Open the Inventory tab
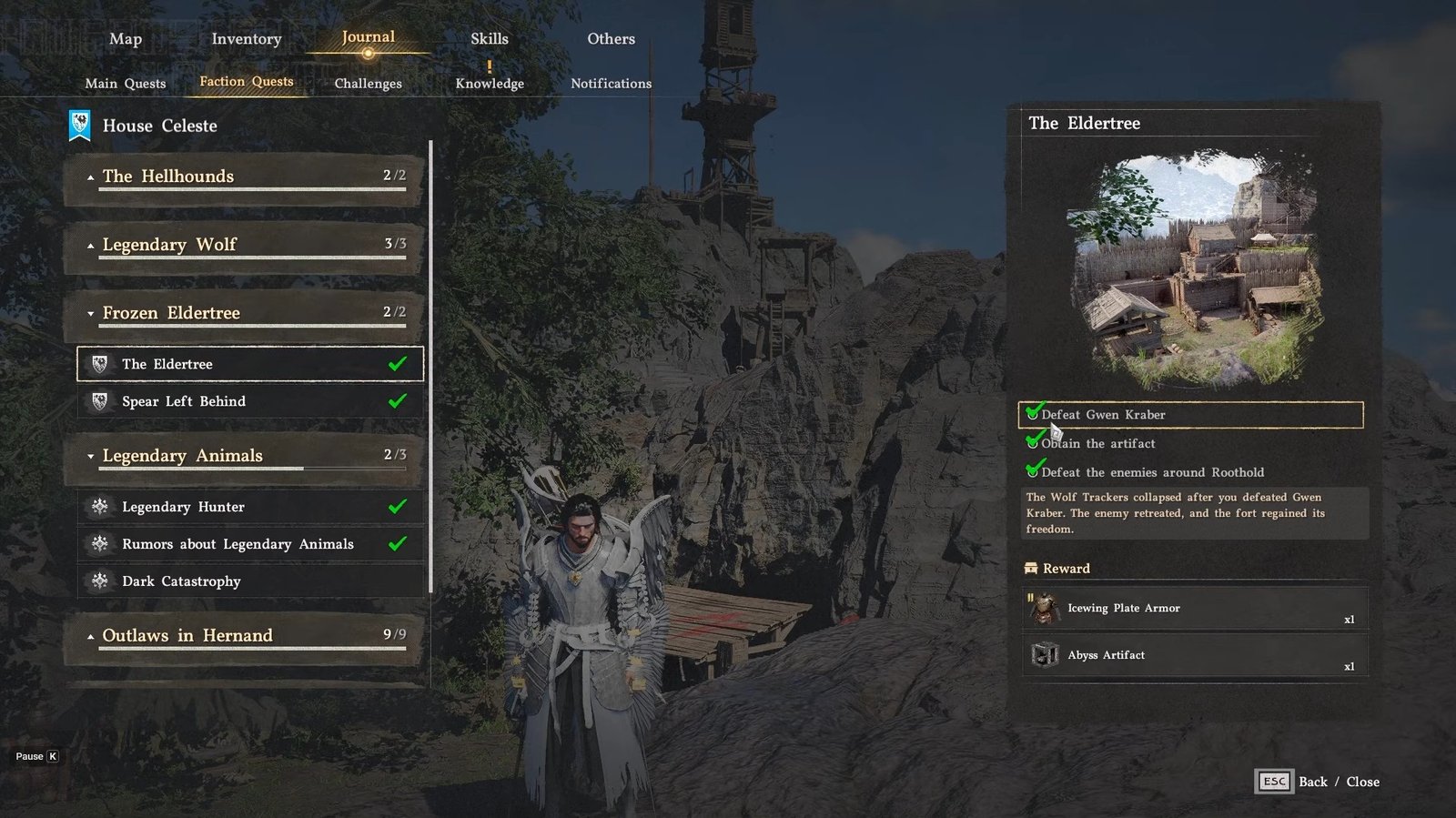 coord(247,39)
